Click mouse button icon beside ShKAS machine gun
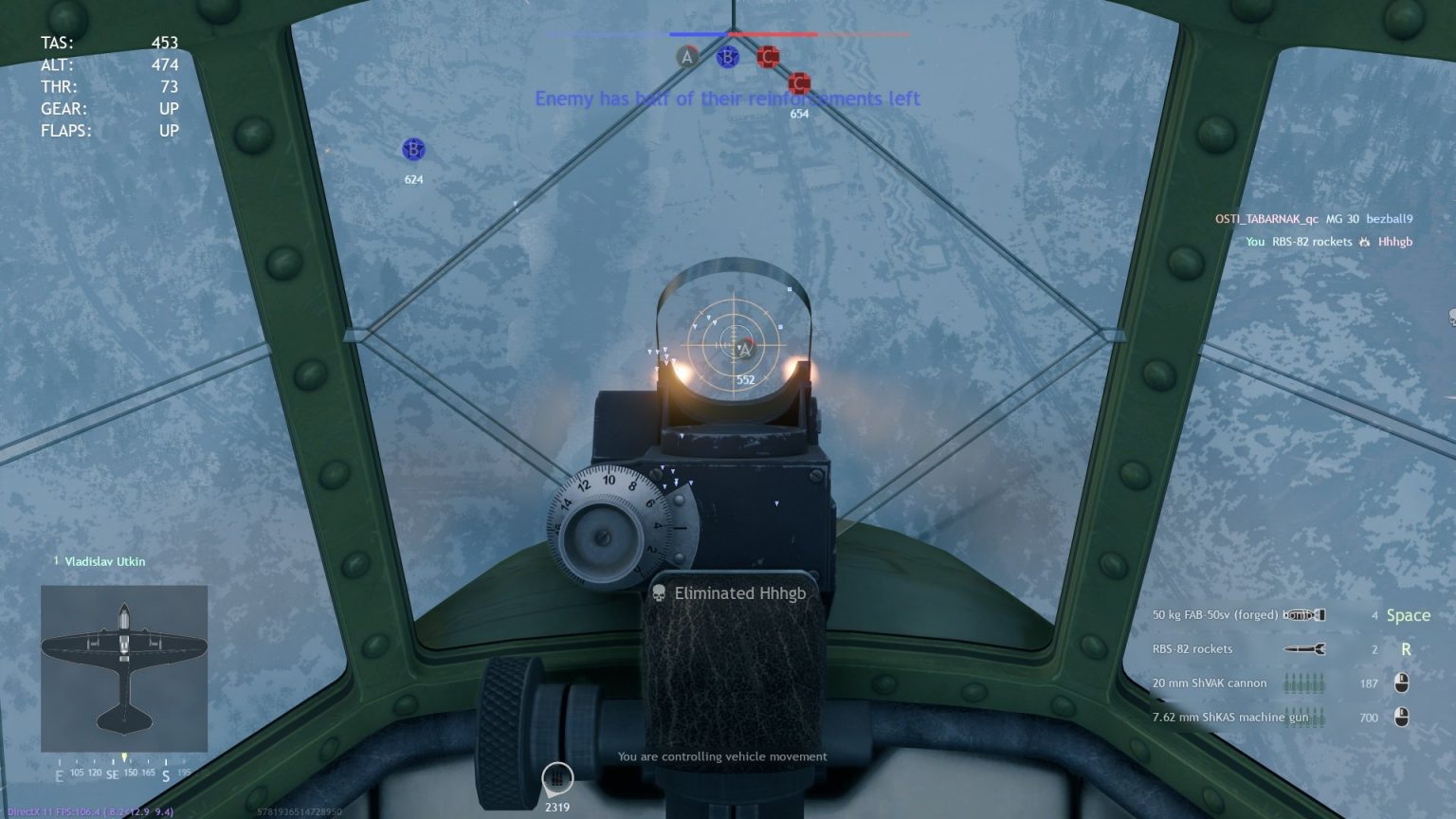Viewport: 1456px width, 819px height. click(x=1401, y=717)
